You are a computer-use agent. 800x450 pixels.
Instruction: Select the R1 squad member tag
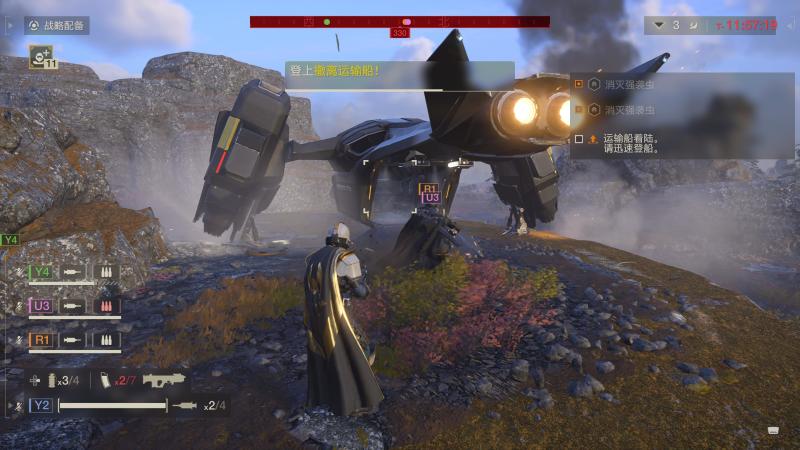click(42, 340)
